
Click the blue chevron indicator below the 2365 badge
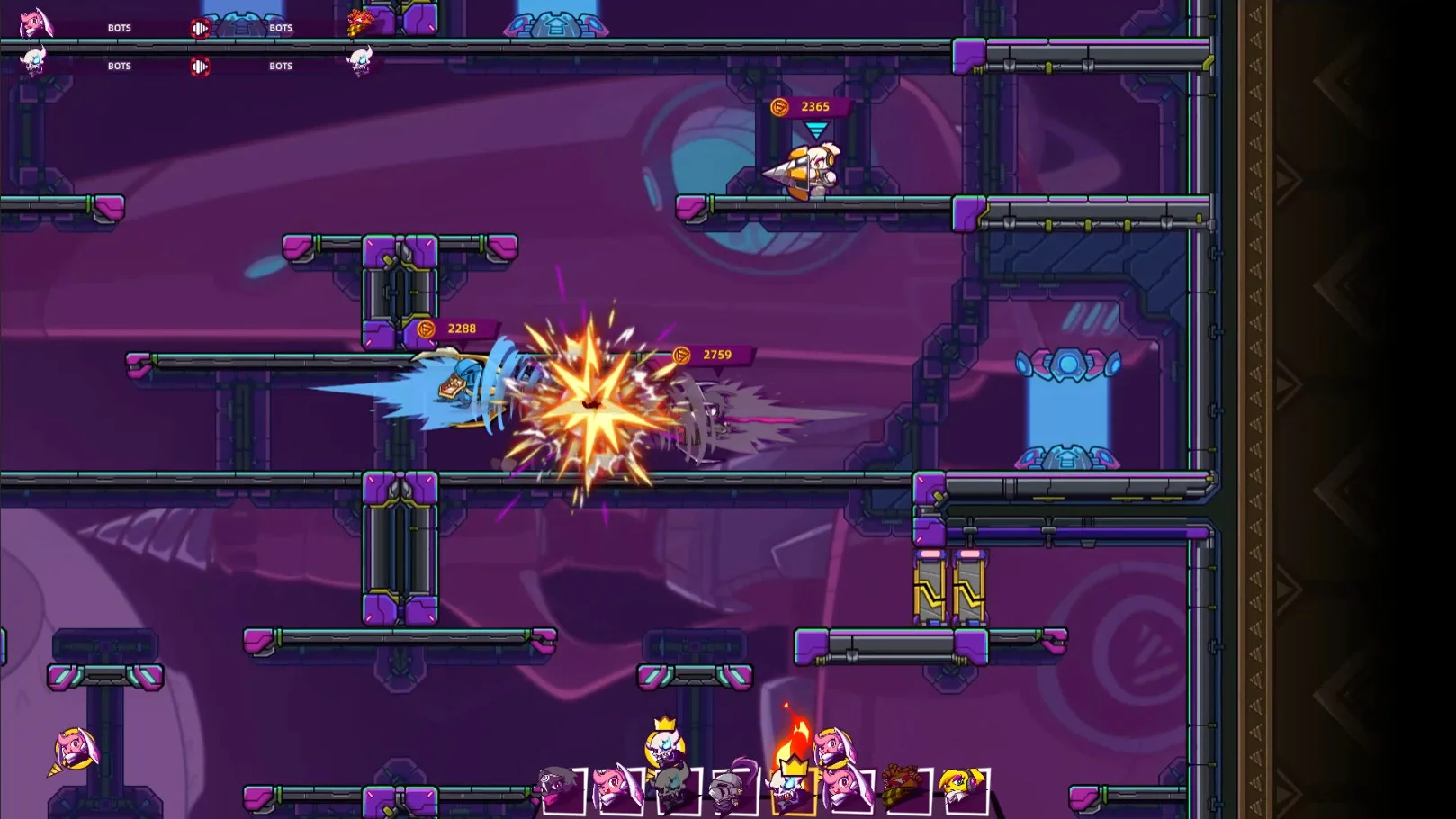pyautogui.click(x=814, y=130)
